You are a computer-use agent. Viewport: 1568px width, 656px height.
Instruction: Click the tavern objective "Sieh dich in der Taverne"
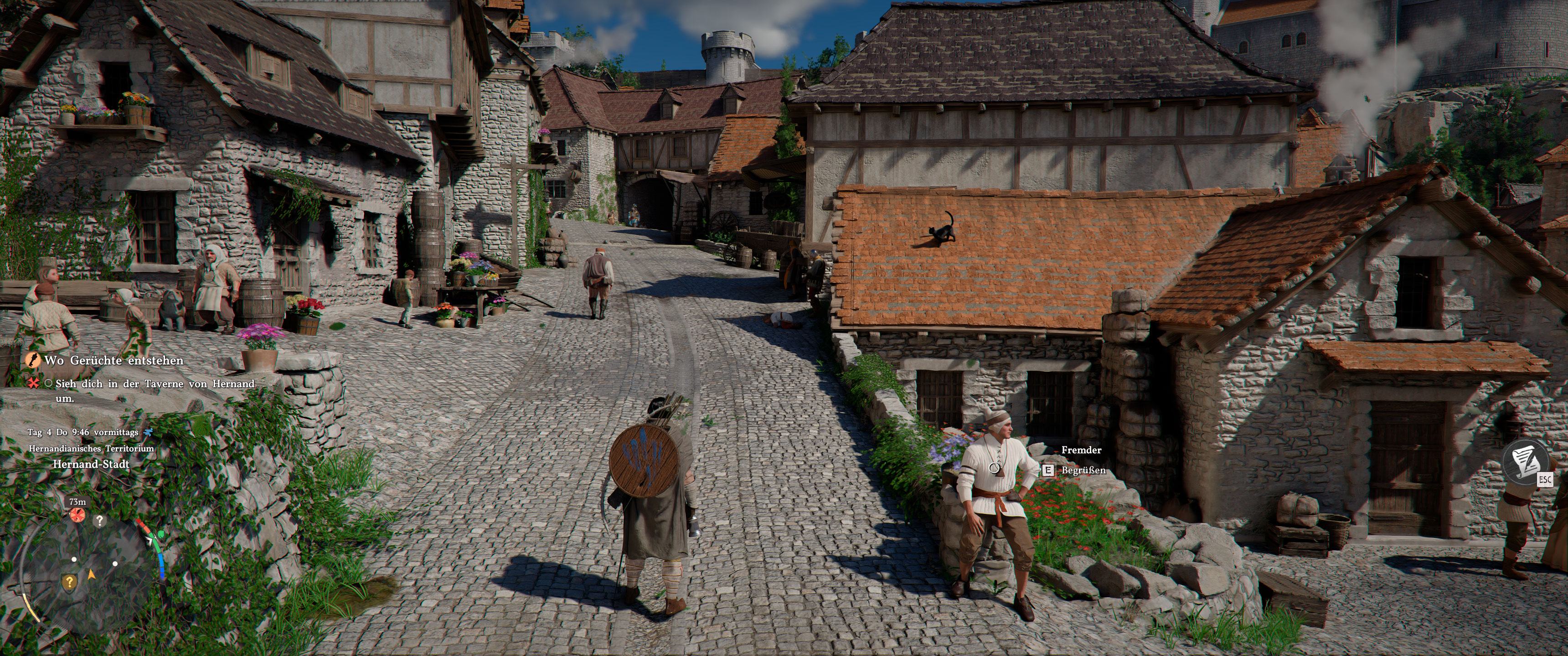click(x=155, y=384)
